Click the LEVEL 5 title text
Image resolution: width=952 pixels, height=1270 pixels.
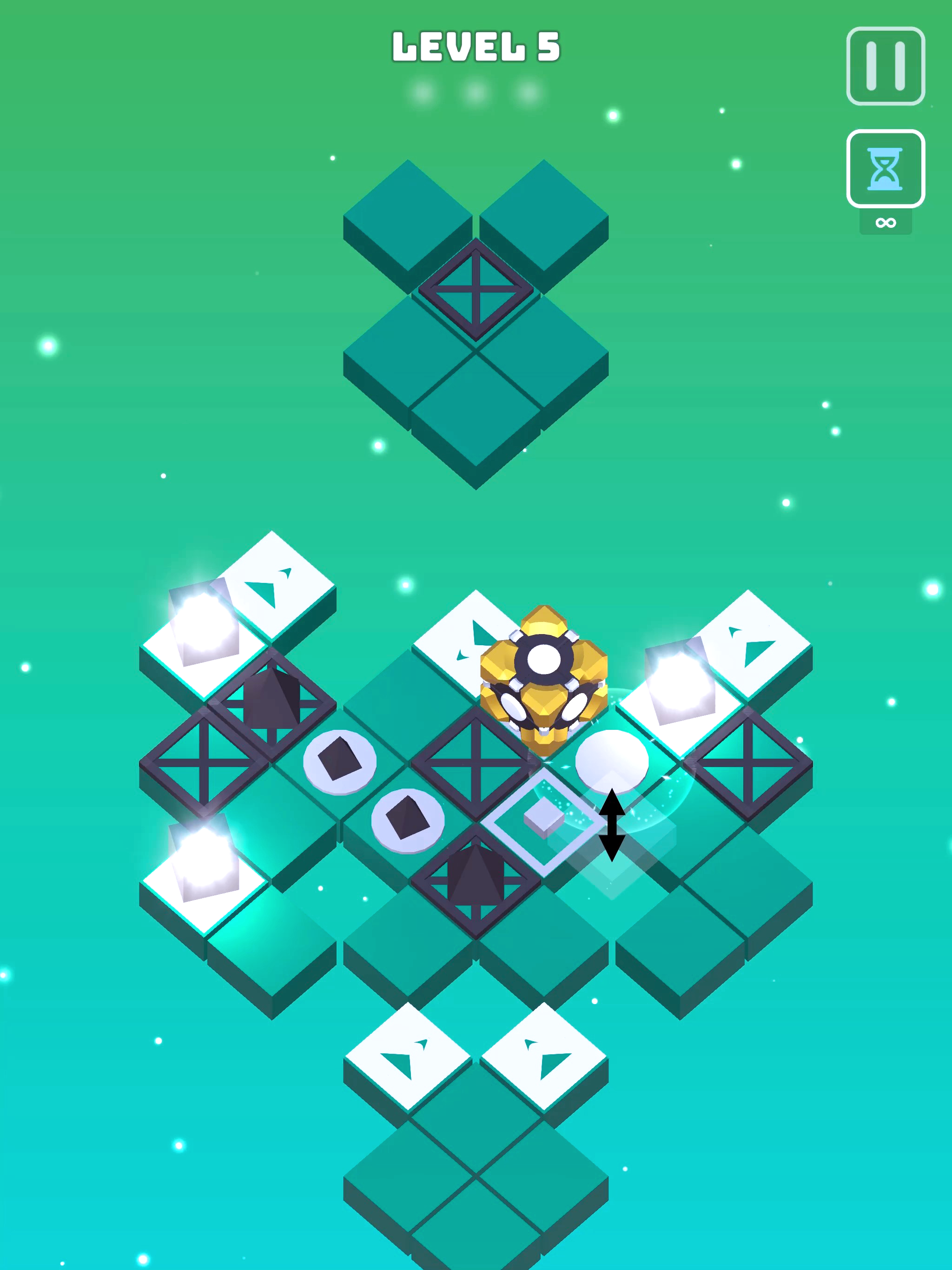click(x=475, y=47)
